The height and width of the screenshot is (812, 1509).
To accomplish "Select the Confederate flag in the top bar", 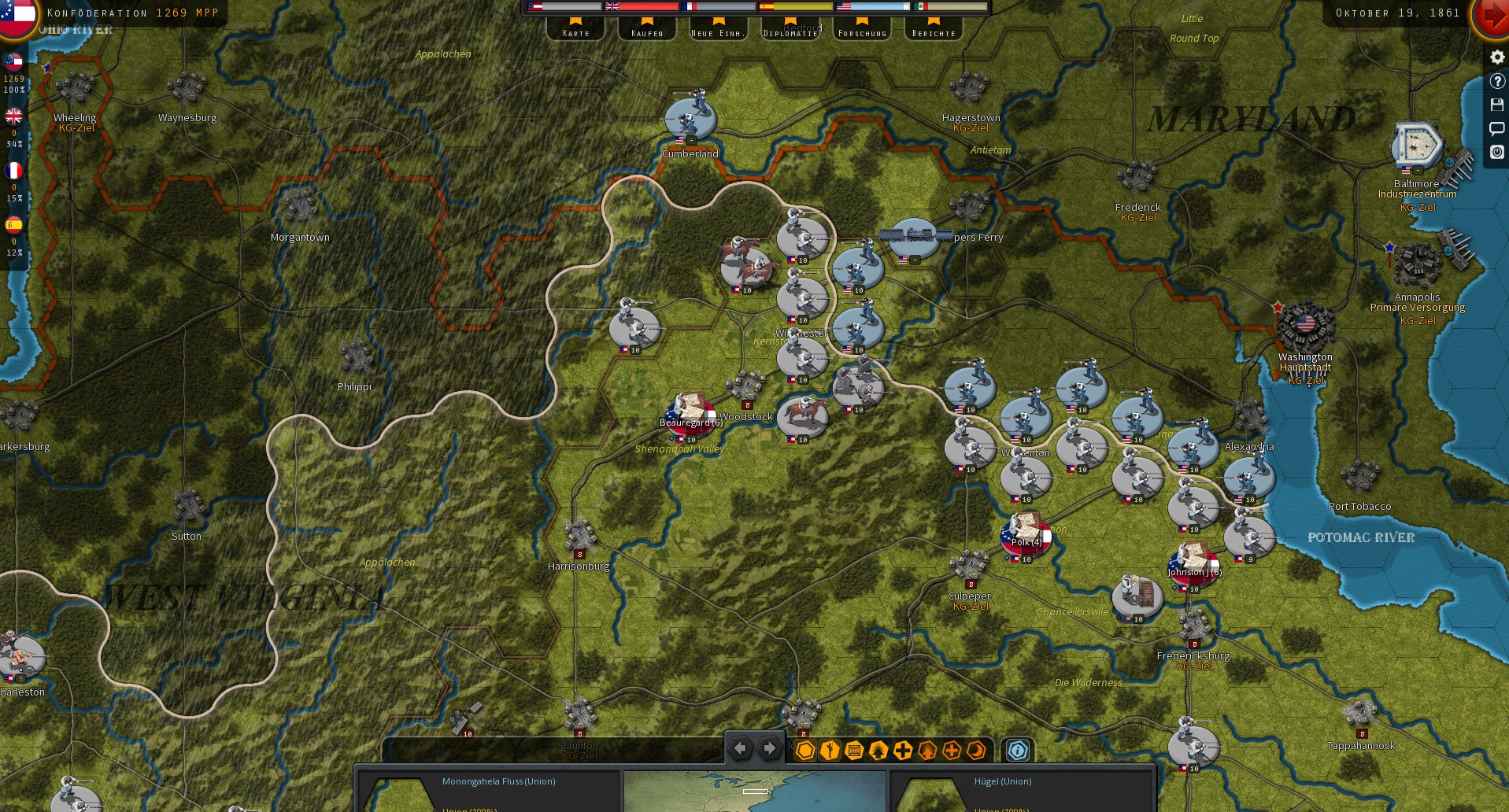I will click(x=534, y=6).
